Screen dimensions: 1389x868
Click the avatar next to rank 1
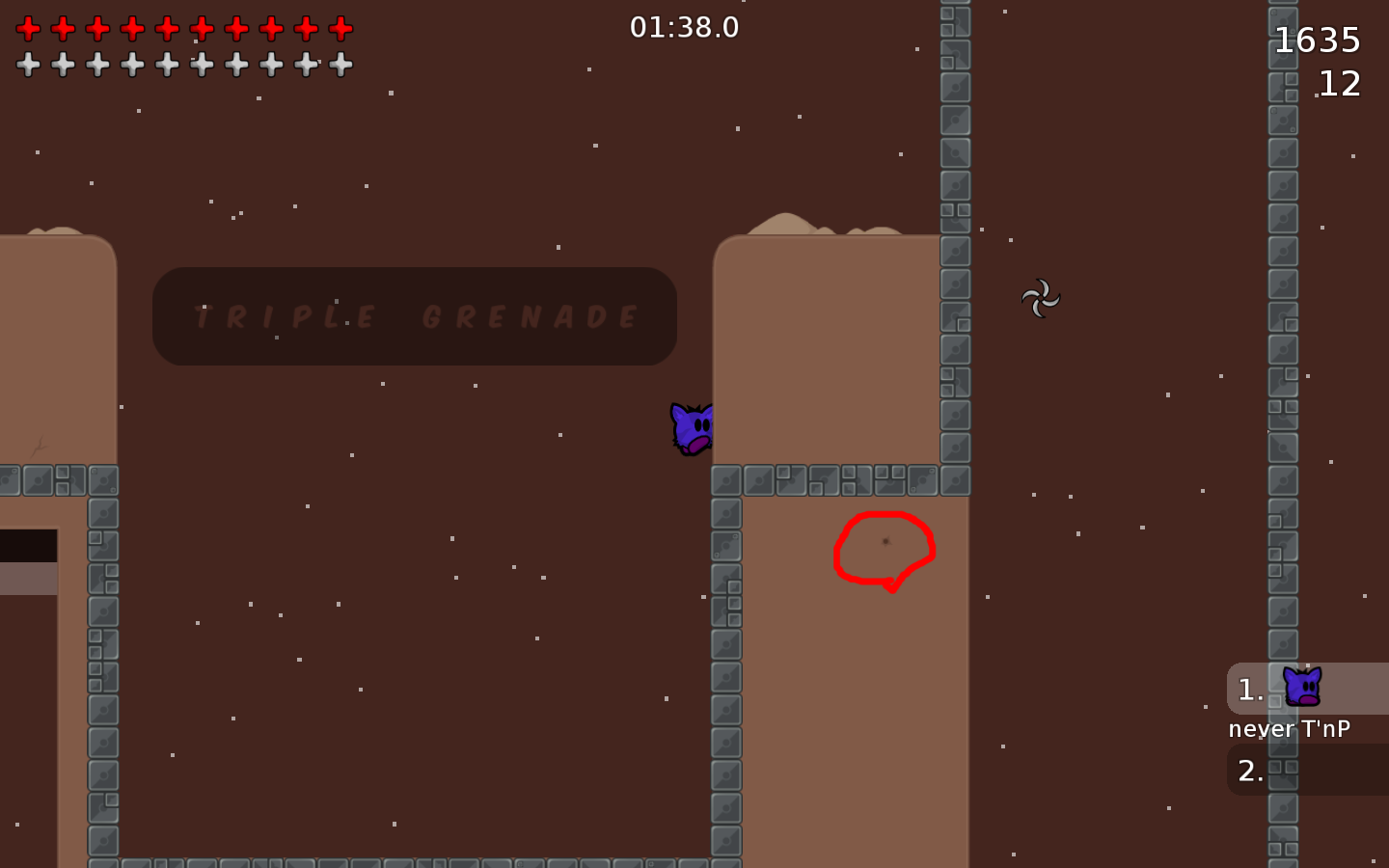tap(1300, 688)
